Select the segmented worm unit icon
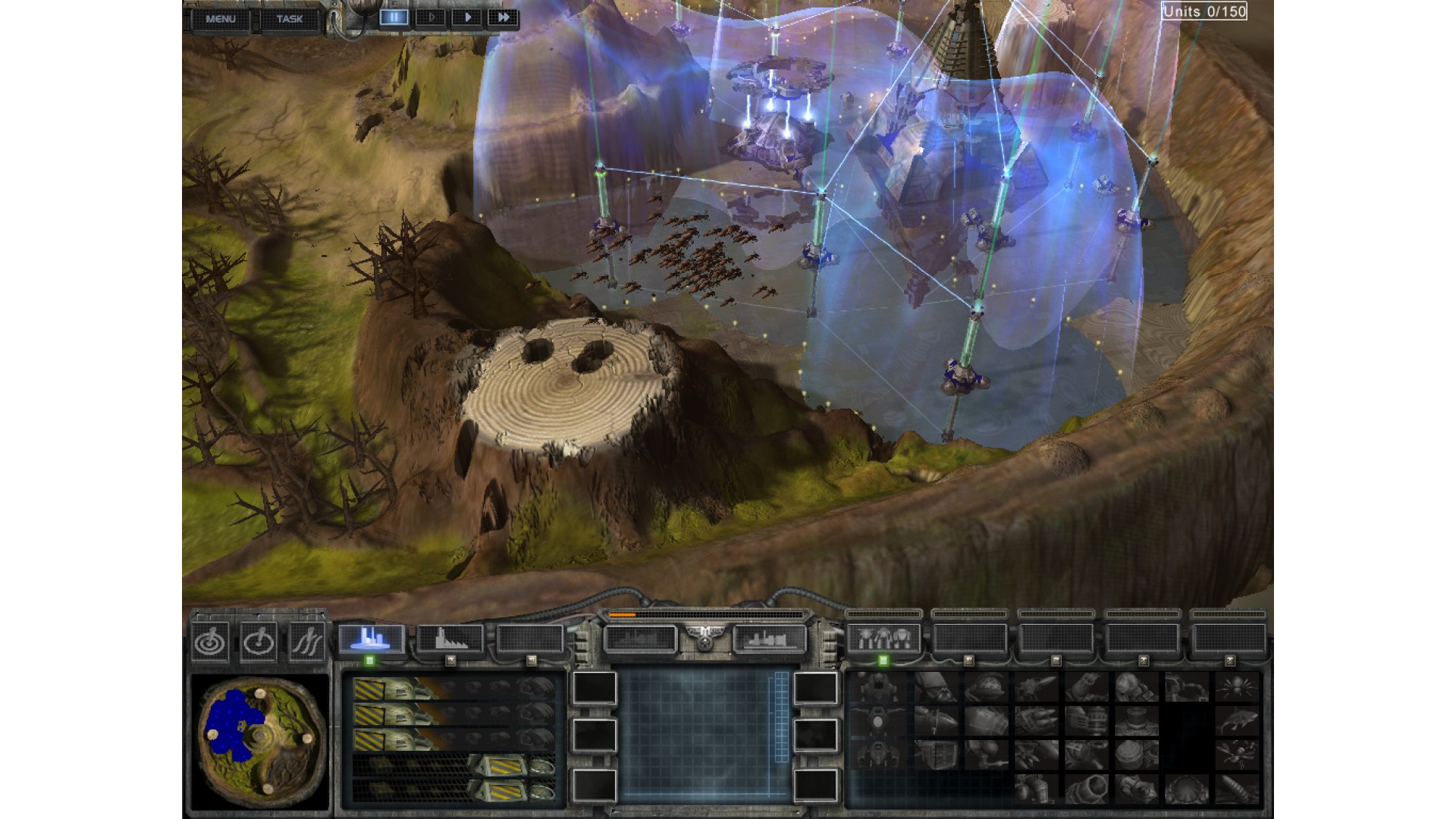The width and height of the screenshot is (1456, 819). coord(1238,789)
